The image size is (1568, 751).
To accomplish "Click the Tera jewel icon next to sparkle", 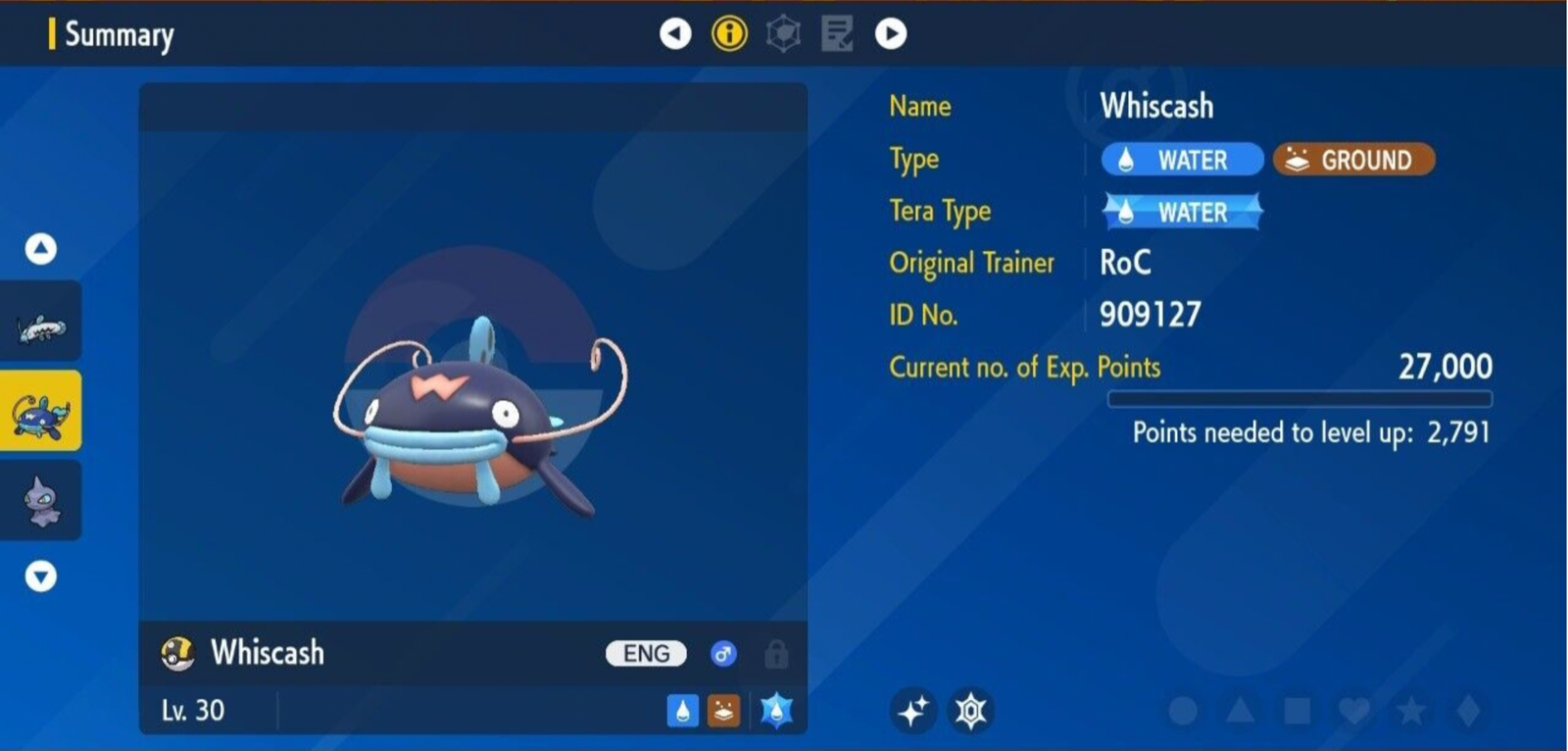I will (x=970, y=708).
